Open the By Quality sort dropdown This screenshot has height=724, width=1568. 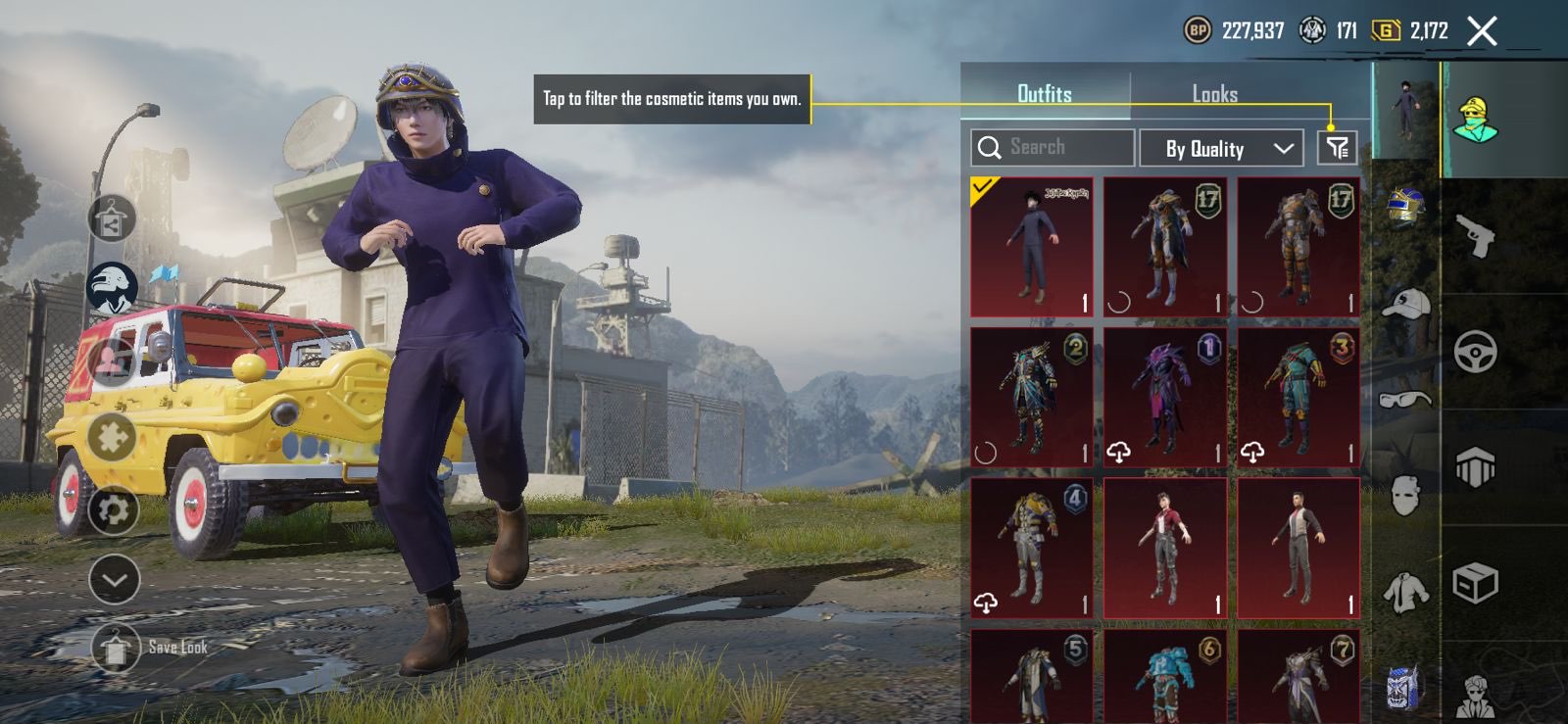pyautogui.click(x=1221, y=149)
